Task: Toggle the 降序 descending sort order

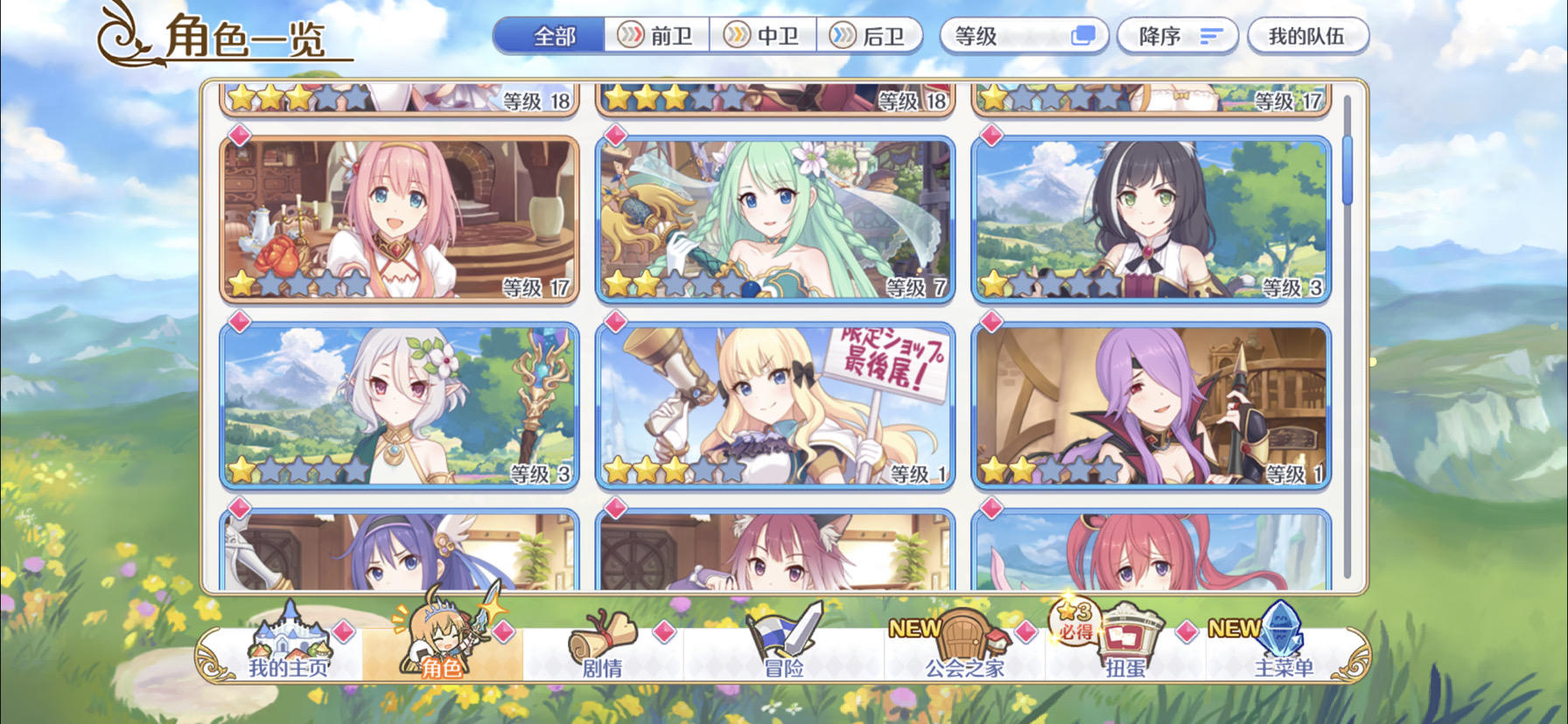Action: tap(1176, 35)
